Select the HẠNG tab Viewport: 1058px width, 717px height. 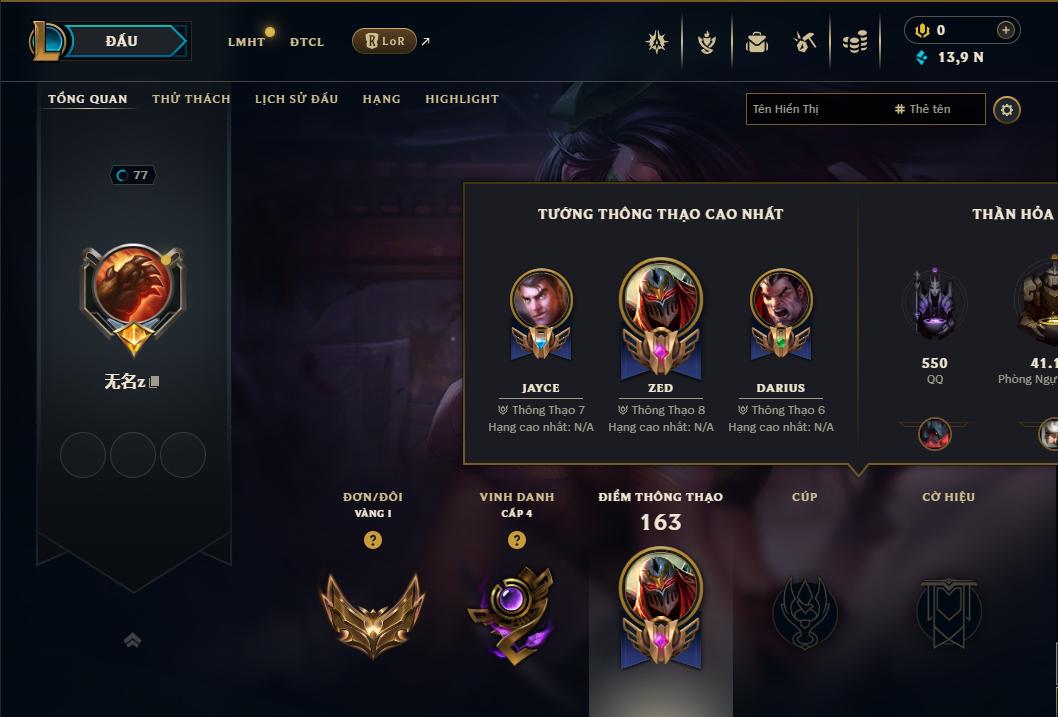click(381, 99)
